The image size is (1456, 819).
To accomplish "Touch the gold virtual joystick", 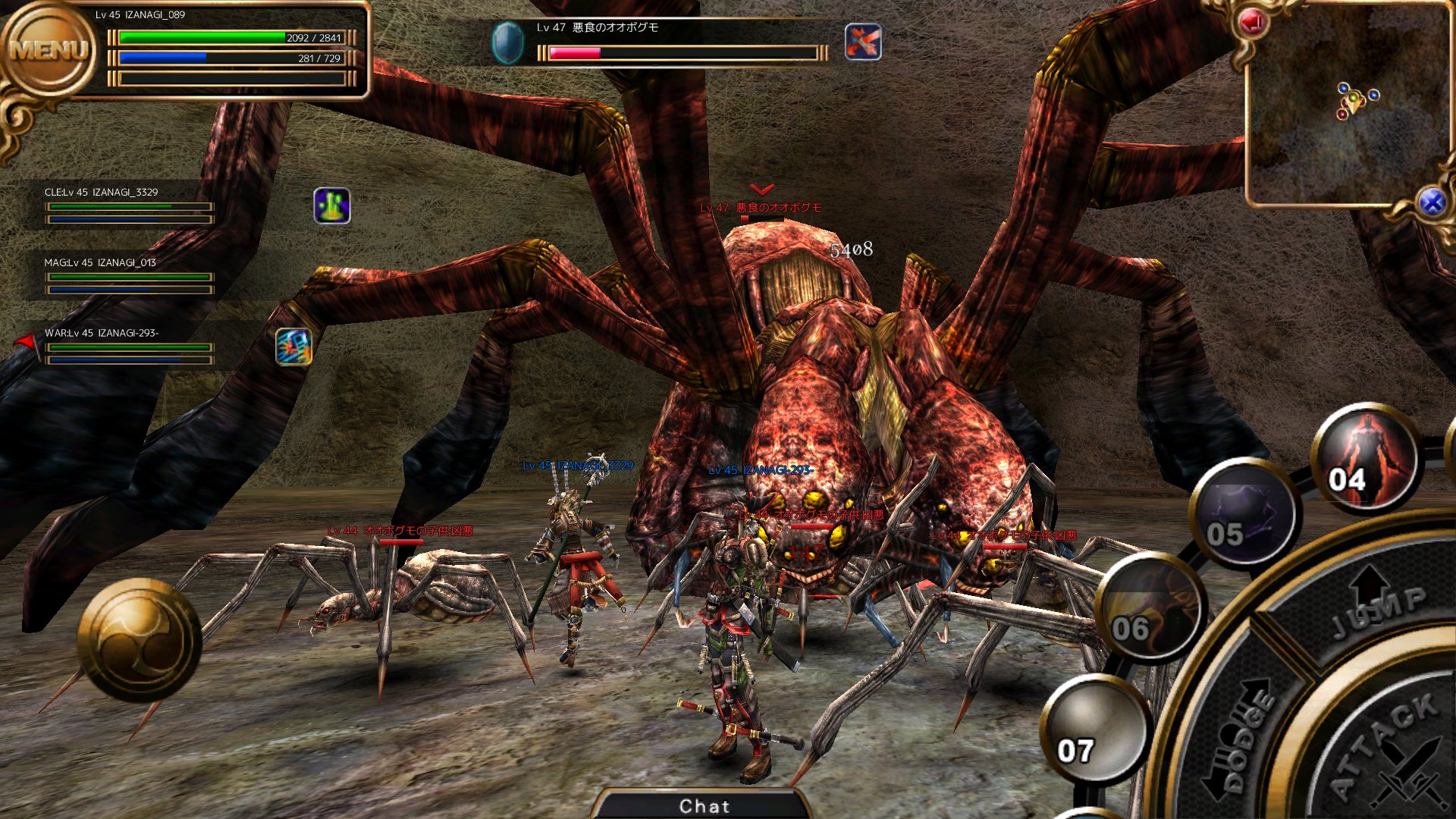I will (140, 639).
